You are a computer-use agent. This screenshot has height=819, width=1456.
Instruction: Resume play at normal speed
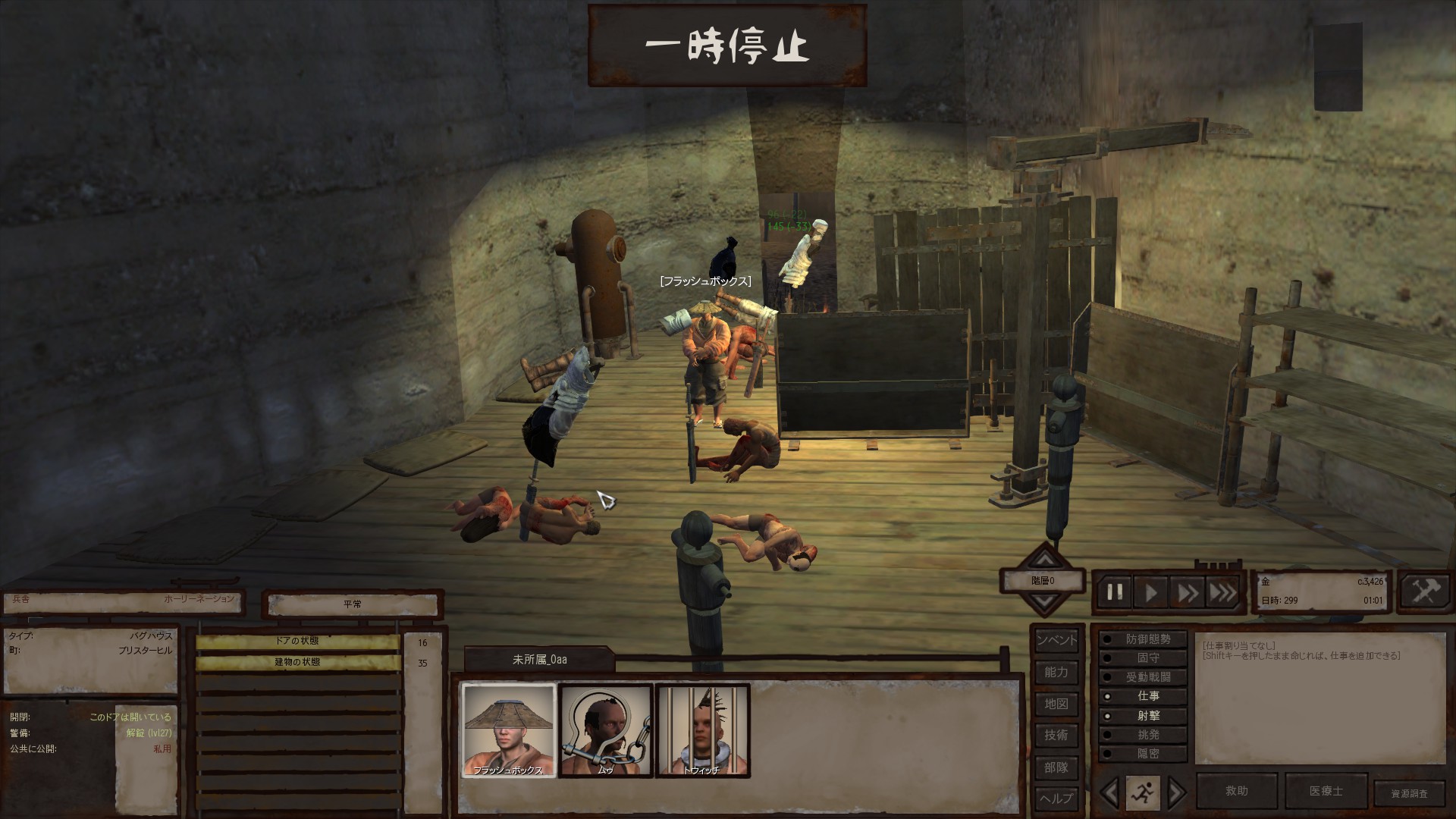tap(1150, 592)
